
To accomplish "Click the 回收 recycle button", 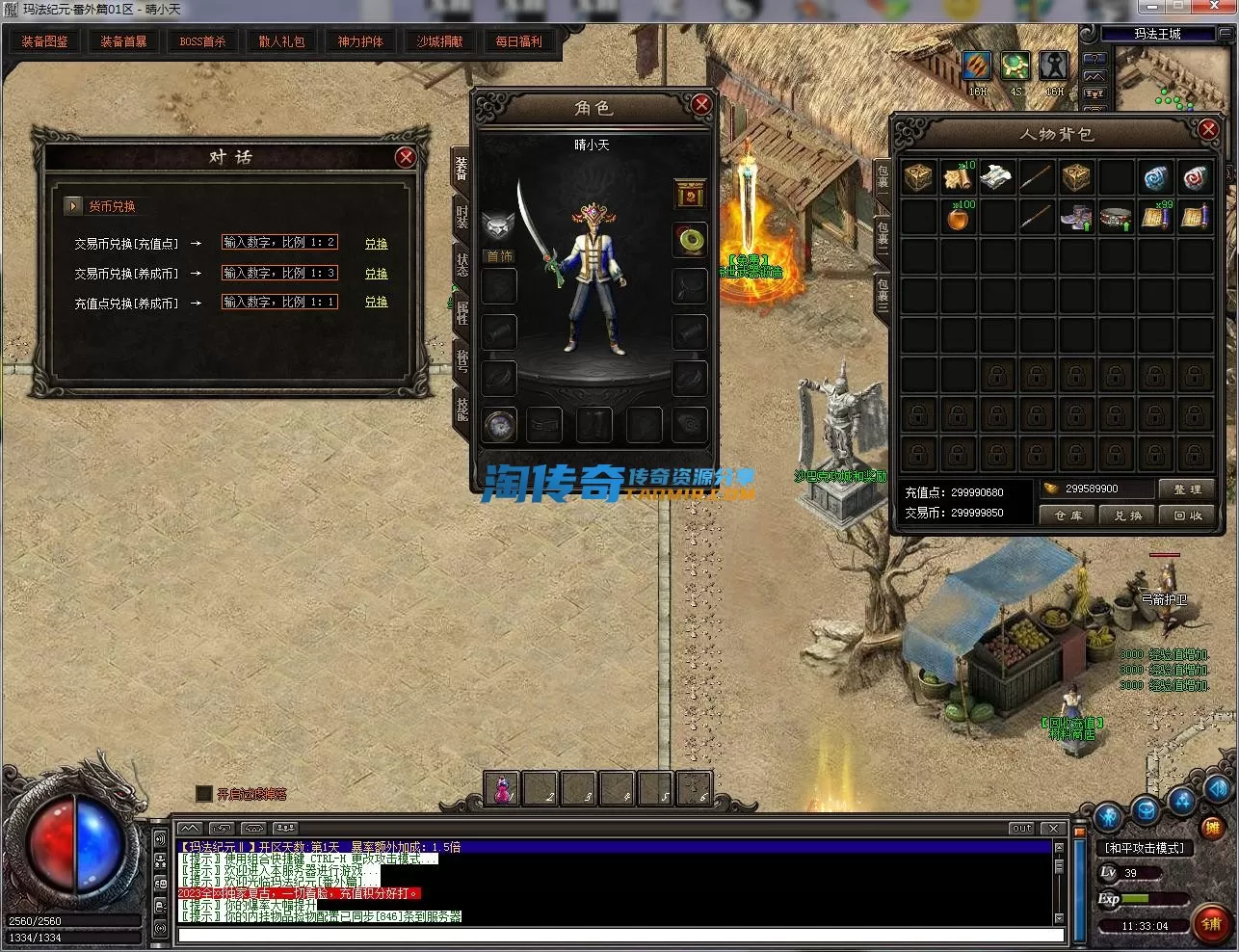I will [x=1186, y=516].
